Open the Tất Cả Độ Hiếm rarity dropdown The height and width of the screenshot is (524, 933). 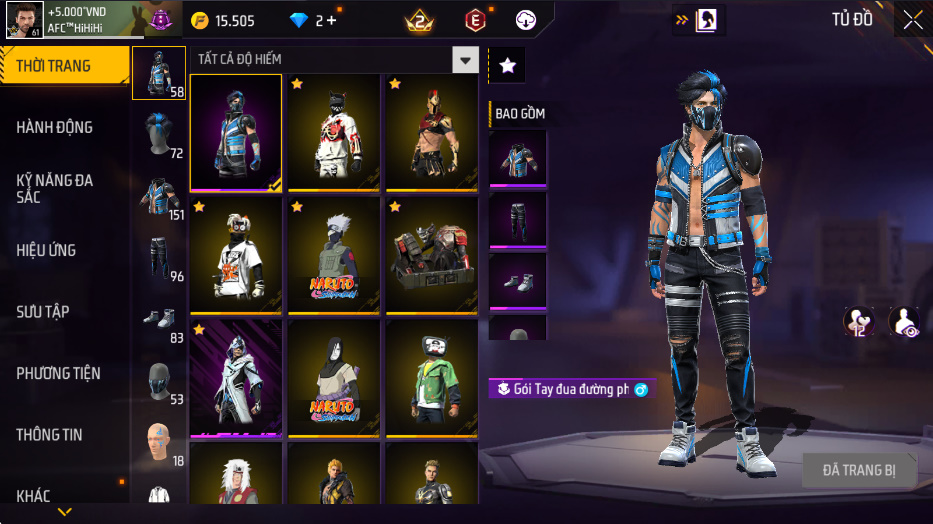click(x=465, y=60)
